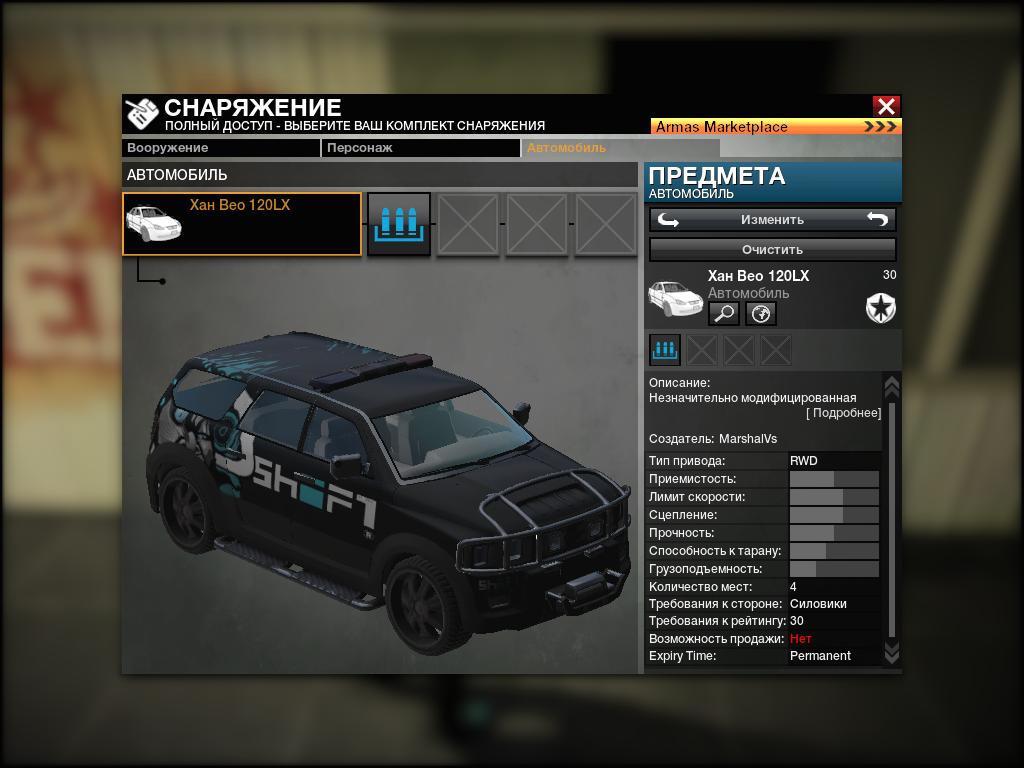
Task: Select the blue ammo modification slot beside vehicle
Action: (399, 224)
